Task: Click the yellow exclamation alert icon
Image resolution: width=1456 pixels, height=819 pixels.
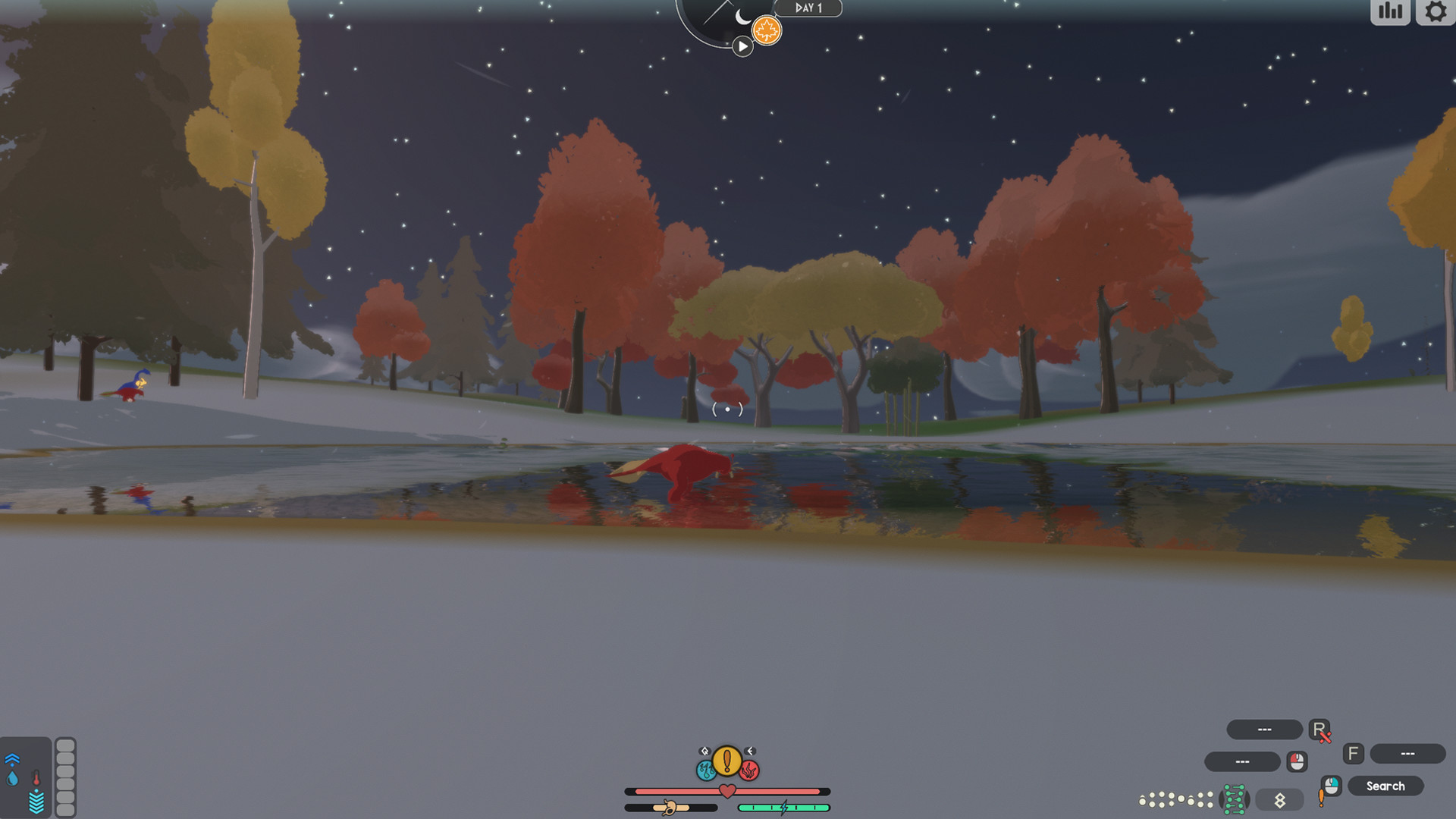Action: coord(727,761)
